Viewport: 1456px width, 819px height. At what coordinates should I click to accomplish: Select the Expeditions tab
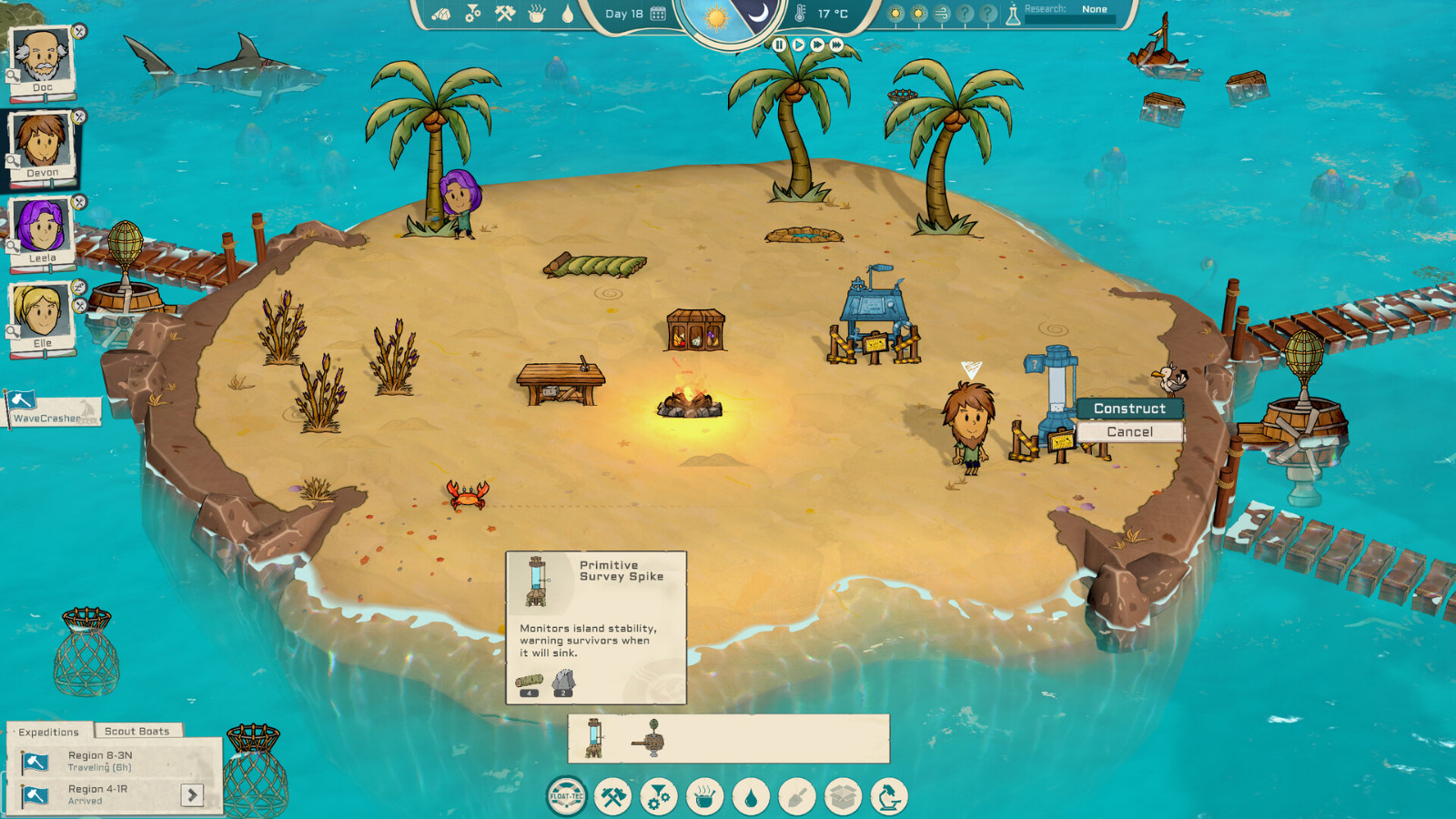point(50,732)
